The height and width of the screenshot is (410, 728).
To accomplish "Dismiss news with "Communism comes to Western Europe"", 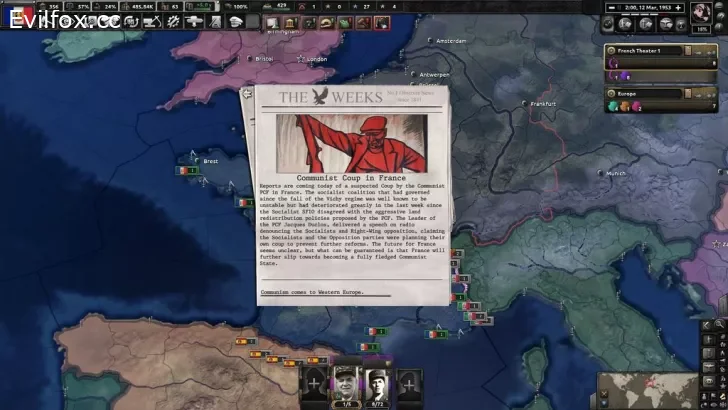I will pyautogui.click(x=312, y=293).
